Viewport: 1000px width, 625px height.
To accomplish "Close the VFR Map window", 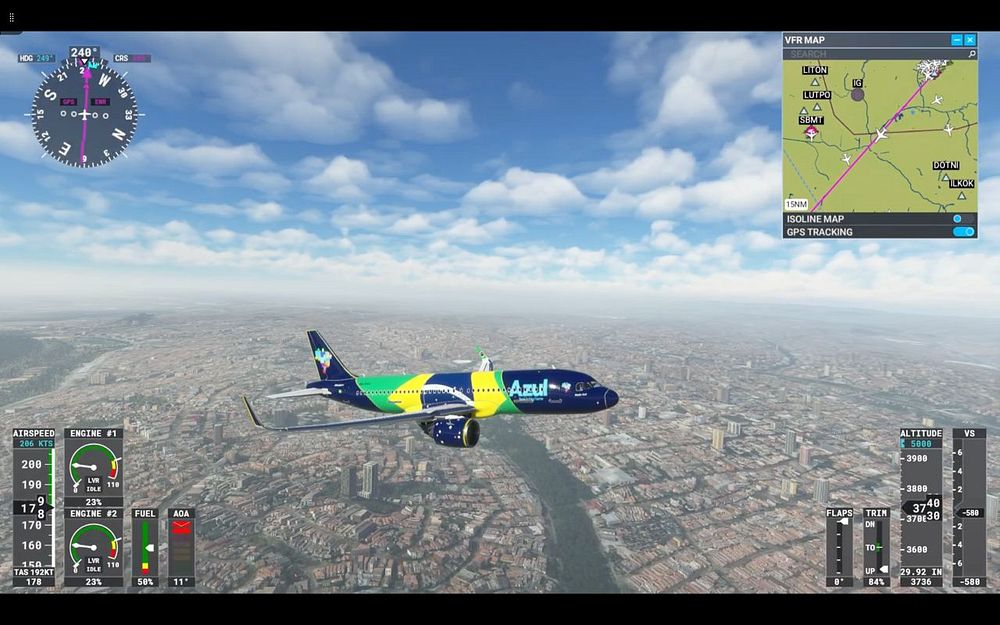I will [970, 40].
